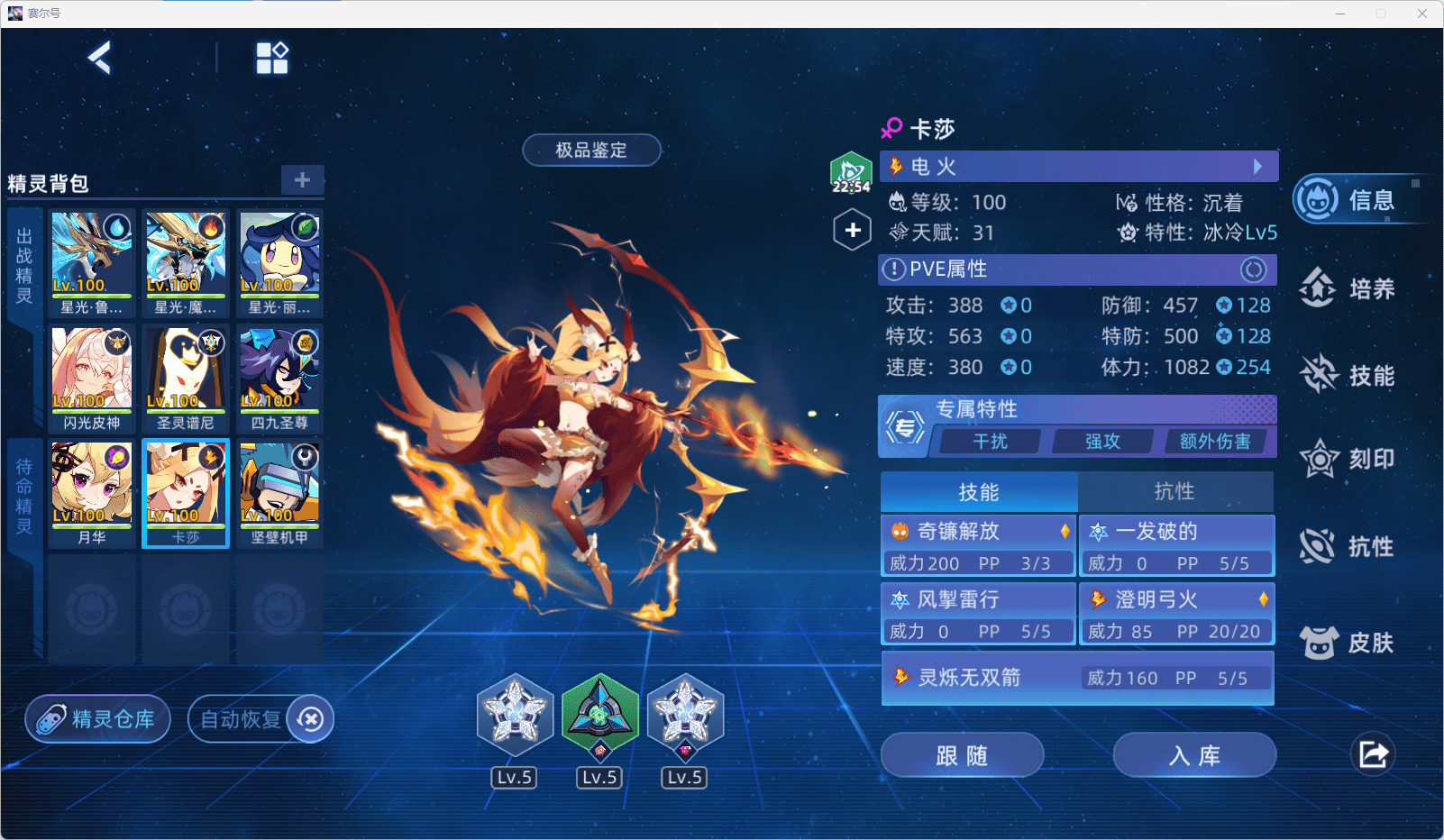Select the 灵烁无双箭 skill row
The height and width of the screenshot is (840, 1444).
(1077, 678)
